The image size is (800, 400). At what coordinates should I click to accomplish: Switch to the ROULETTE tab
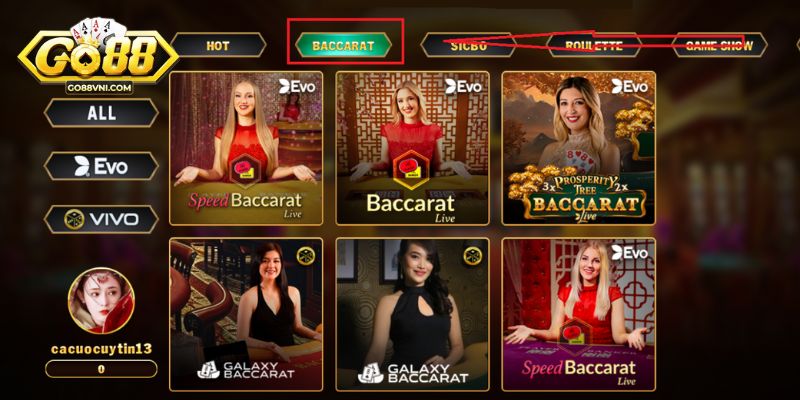coord(593,46)
